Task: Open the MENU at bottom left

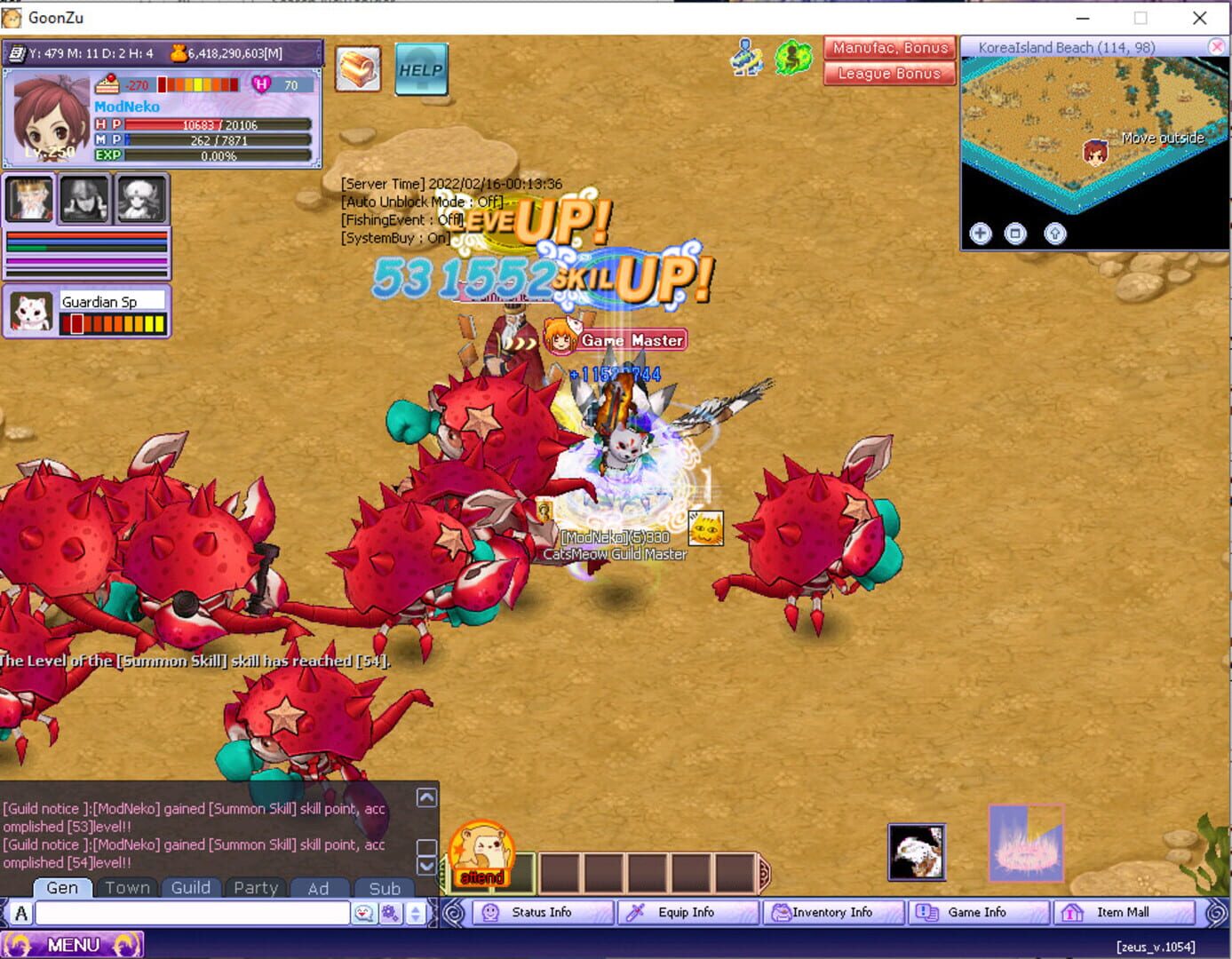Action: [x=76, y=944]
